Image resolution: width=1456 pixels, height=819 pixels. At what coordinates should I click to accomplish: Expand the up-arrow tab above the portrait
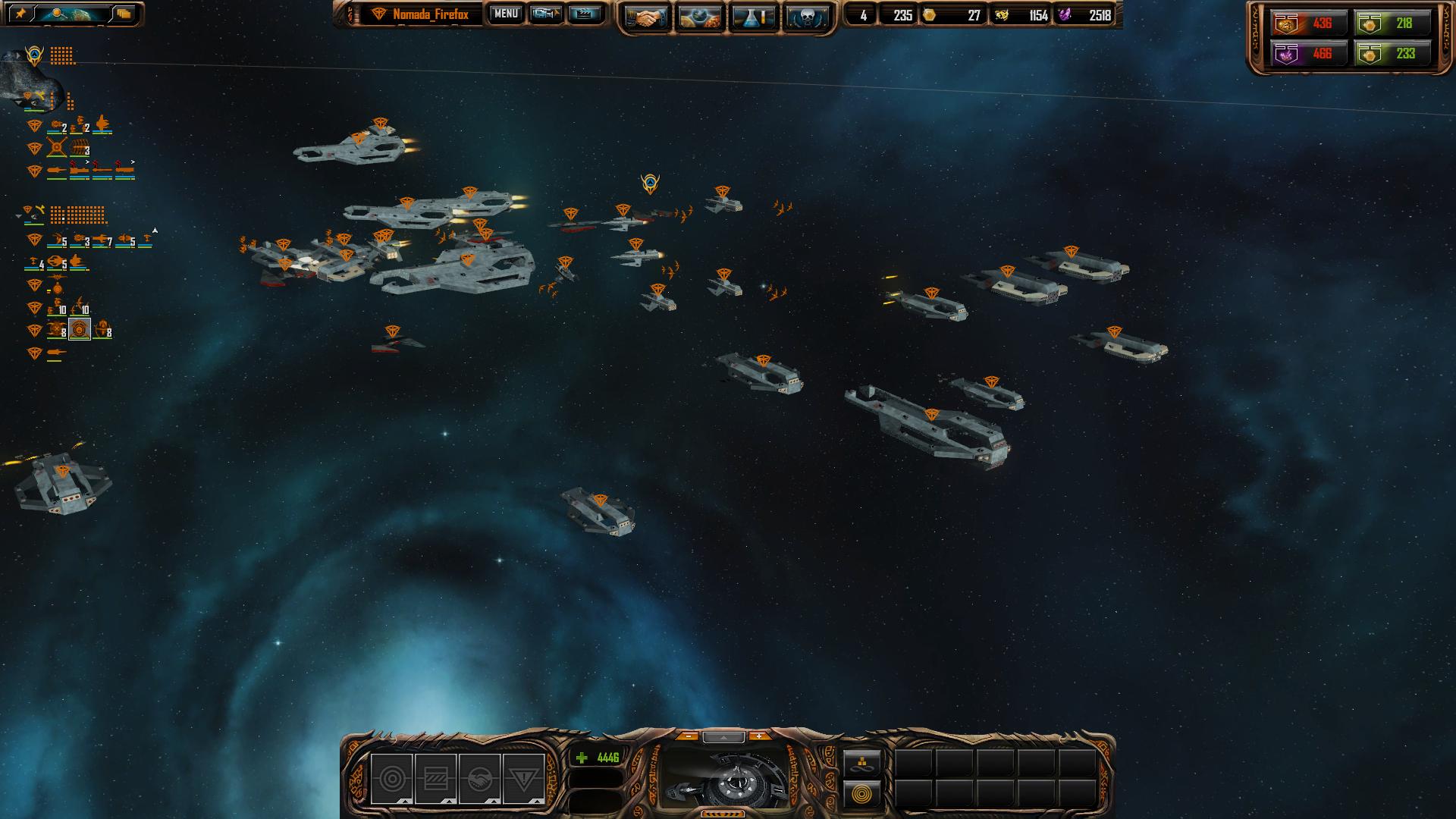[x=723, y=737]
